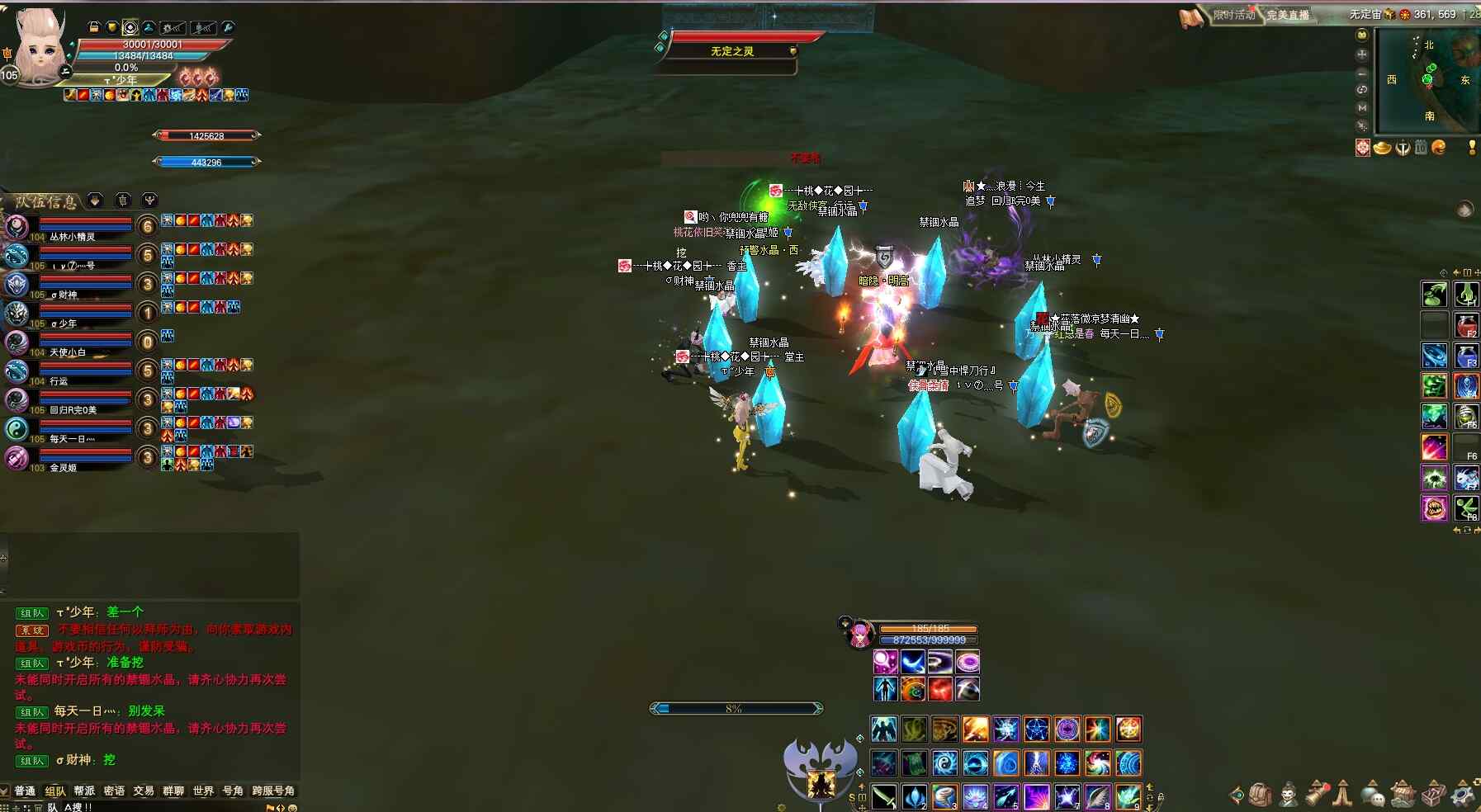Switch to the 世界 world chat tab

point(203,791)
